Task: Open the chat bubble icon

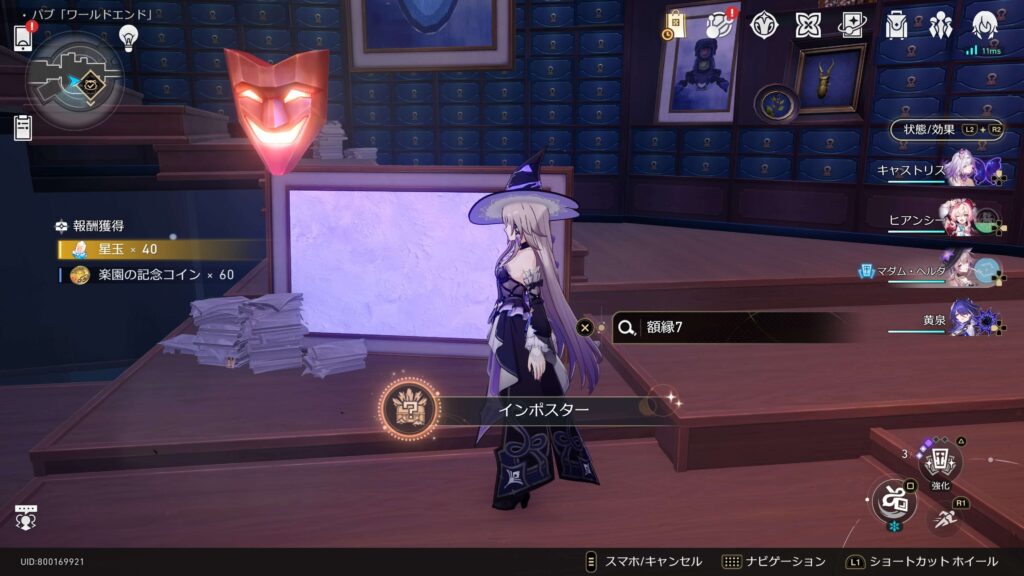Action: click(x=26, y=516)
